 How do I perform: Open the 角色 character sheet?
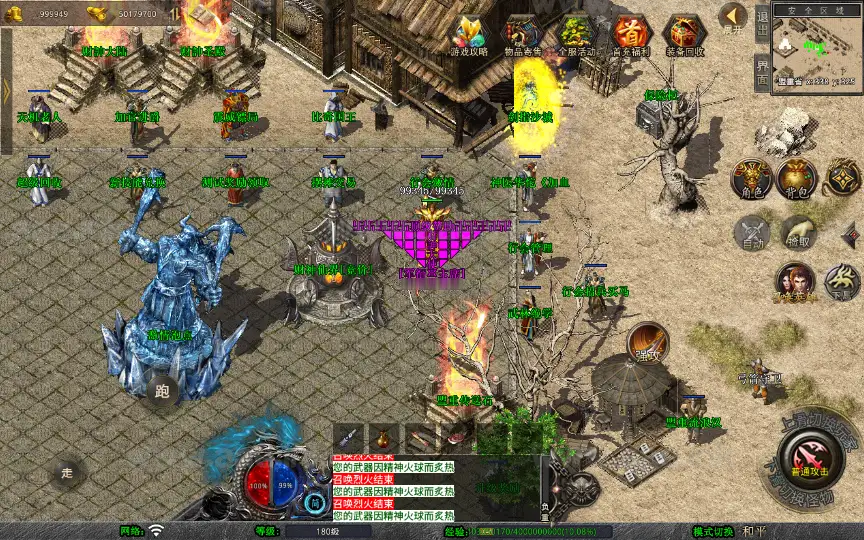(x=750, y=177)
